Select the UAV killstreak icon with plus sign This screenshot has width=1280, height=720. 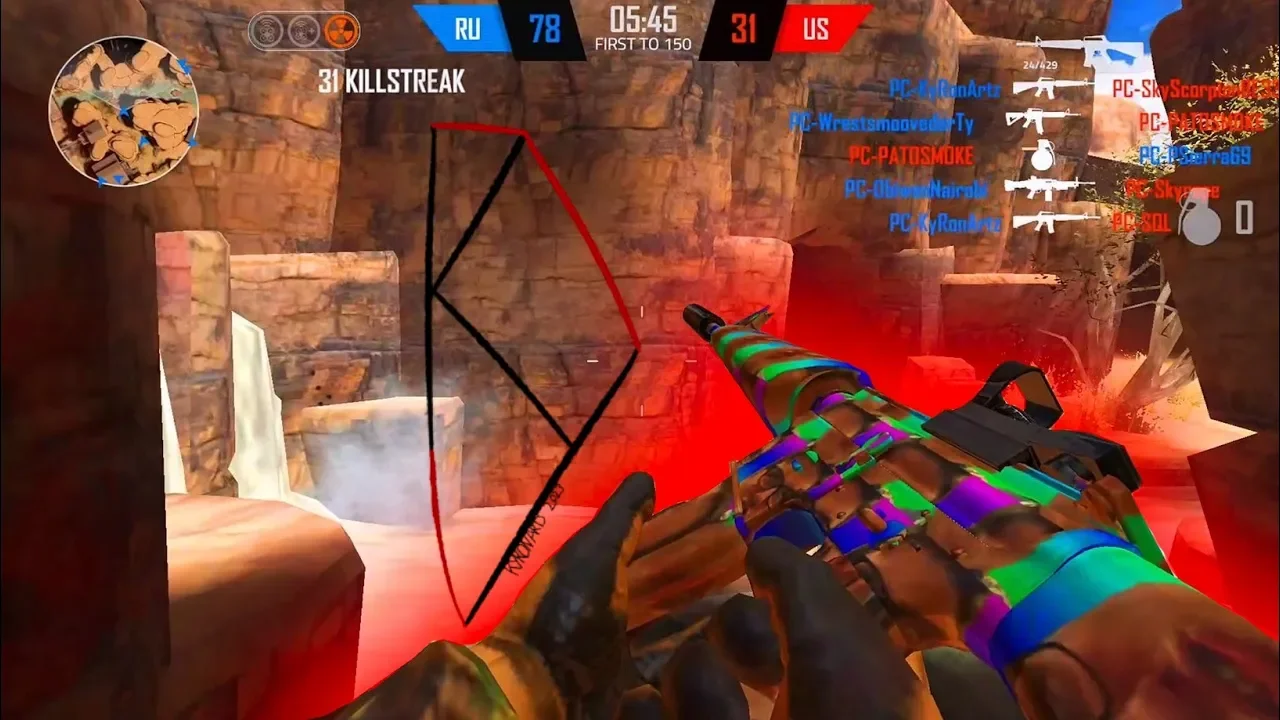[x=303, y=31]
